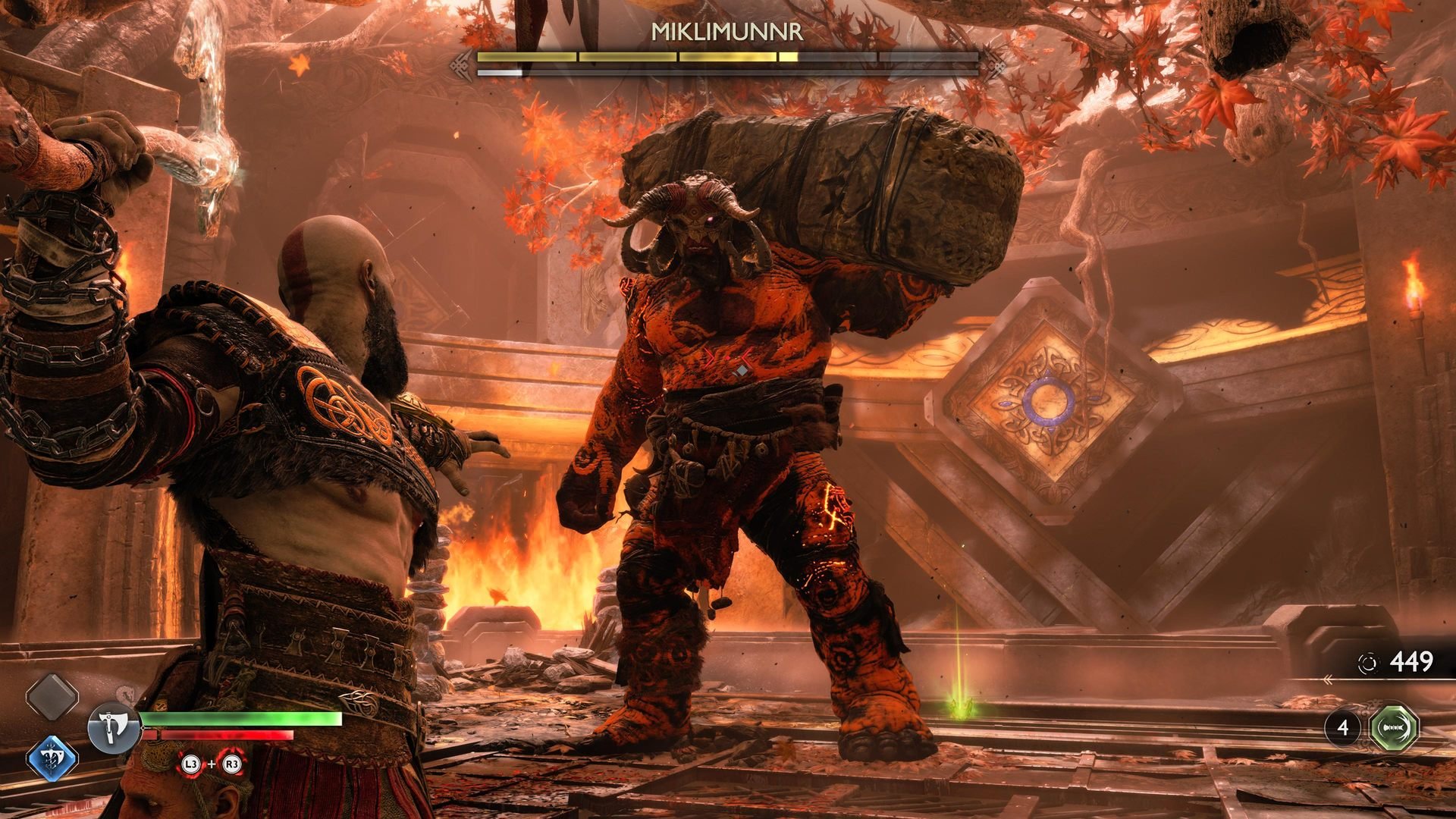
Task: Click Kratos's red rage meter
Action: point(220,735)
